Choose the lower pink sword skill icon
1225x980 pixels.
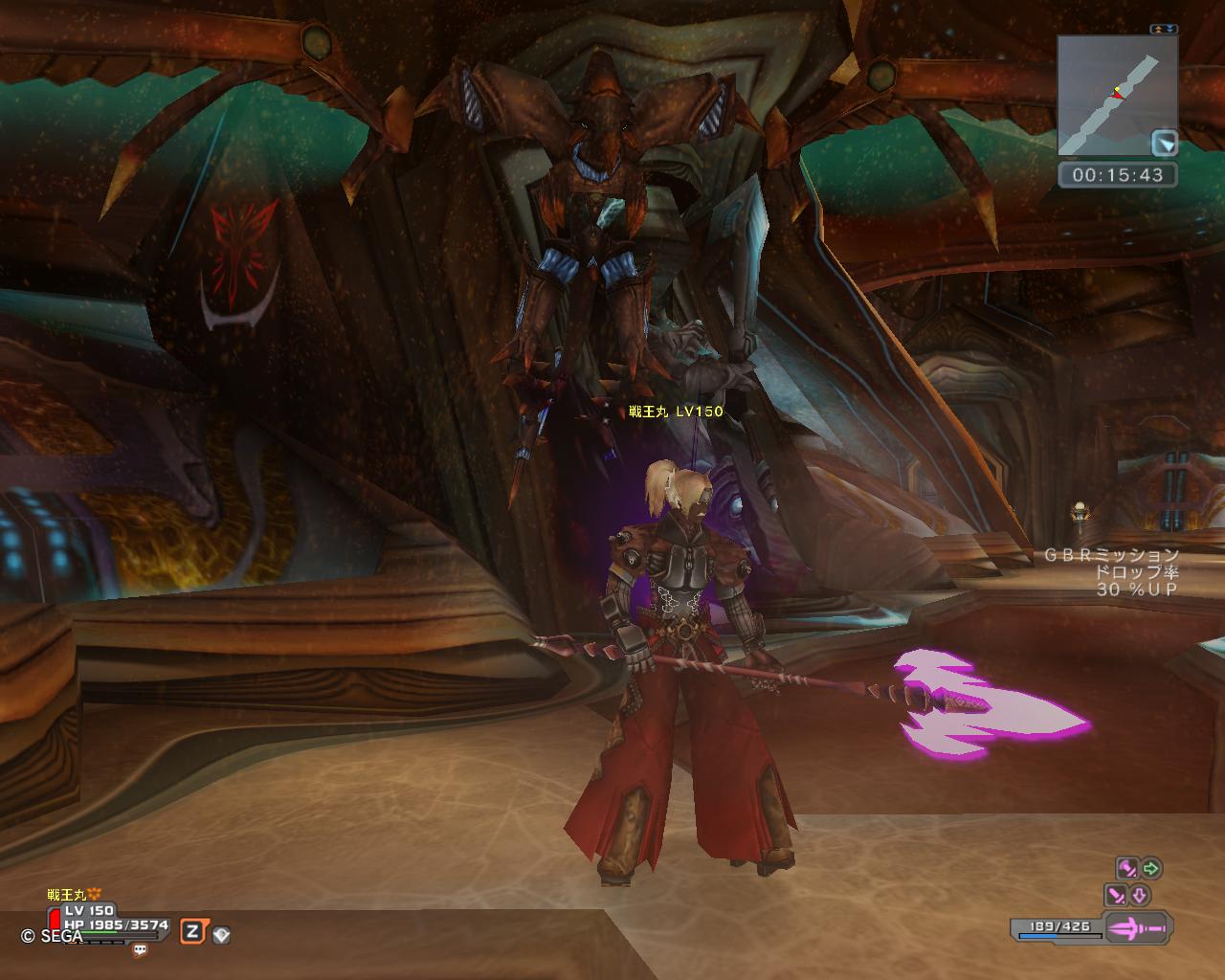click(x=1116, y=896)
